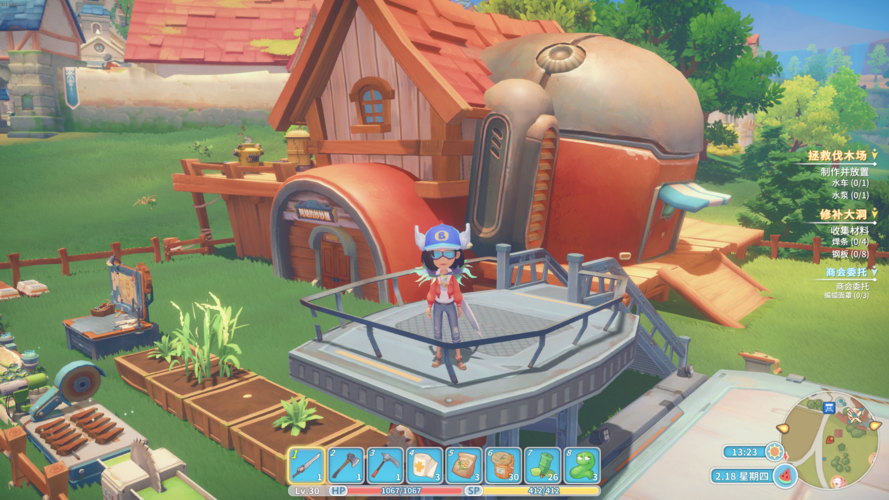Pick the seed bag in slot 5
Image resolution: width=889 pixels, height=500 pixels.
click(x=463, y=465)
